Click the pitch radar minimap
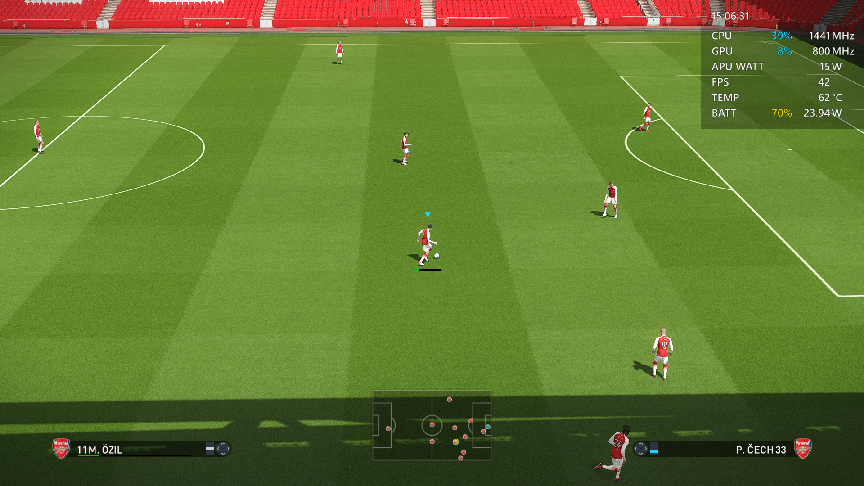 432,425
